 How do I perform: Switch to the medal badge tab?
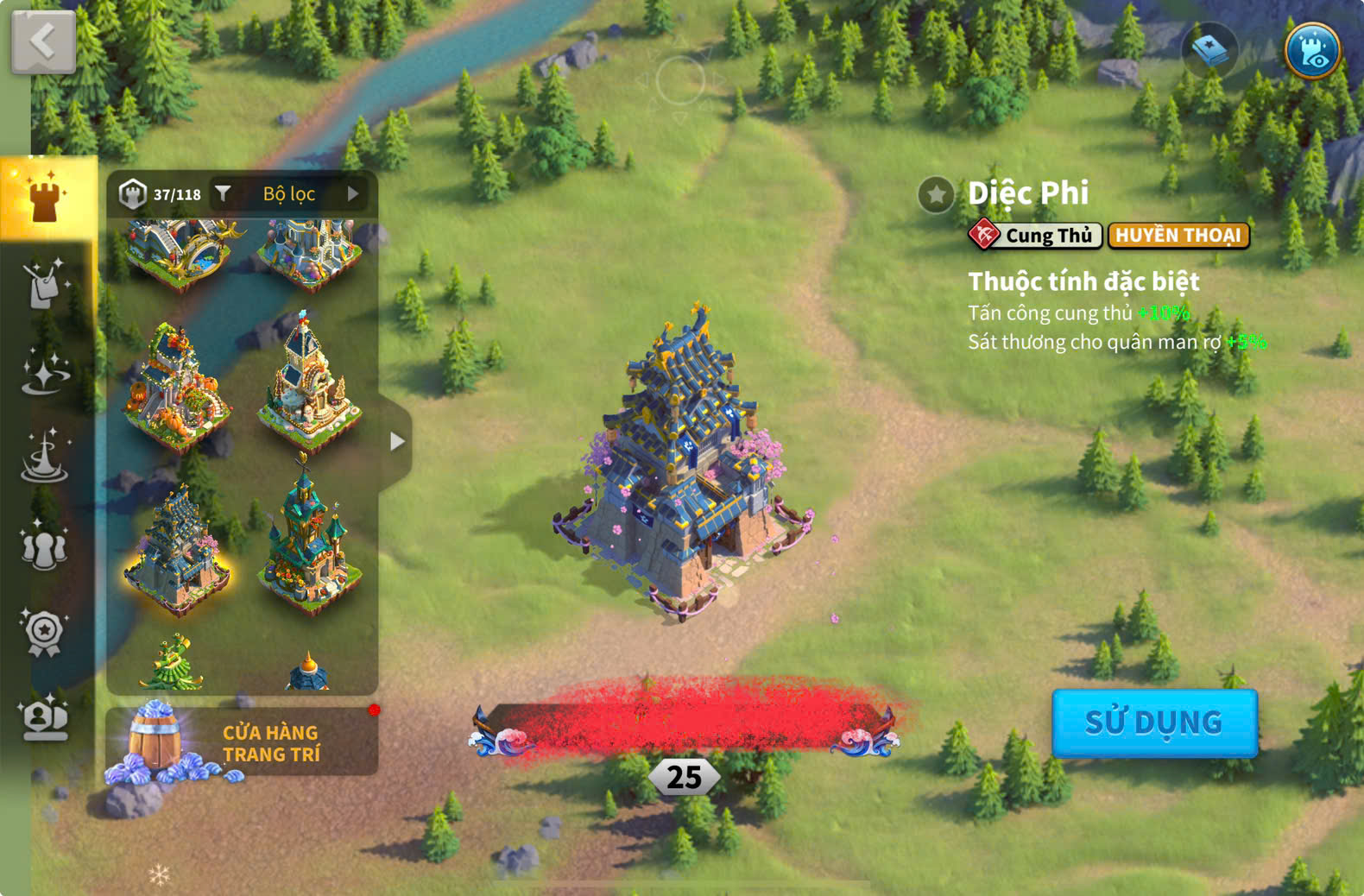pos(45,633)
